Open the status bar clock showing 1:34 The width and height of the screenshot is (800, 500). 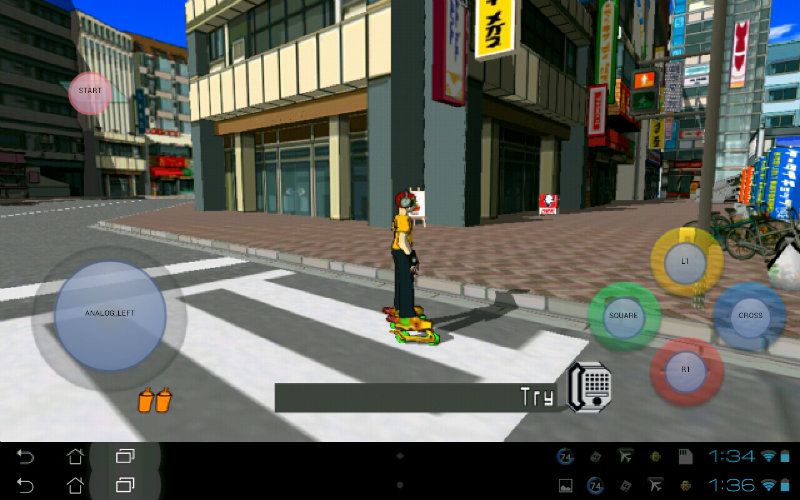731,456
